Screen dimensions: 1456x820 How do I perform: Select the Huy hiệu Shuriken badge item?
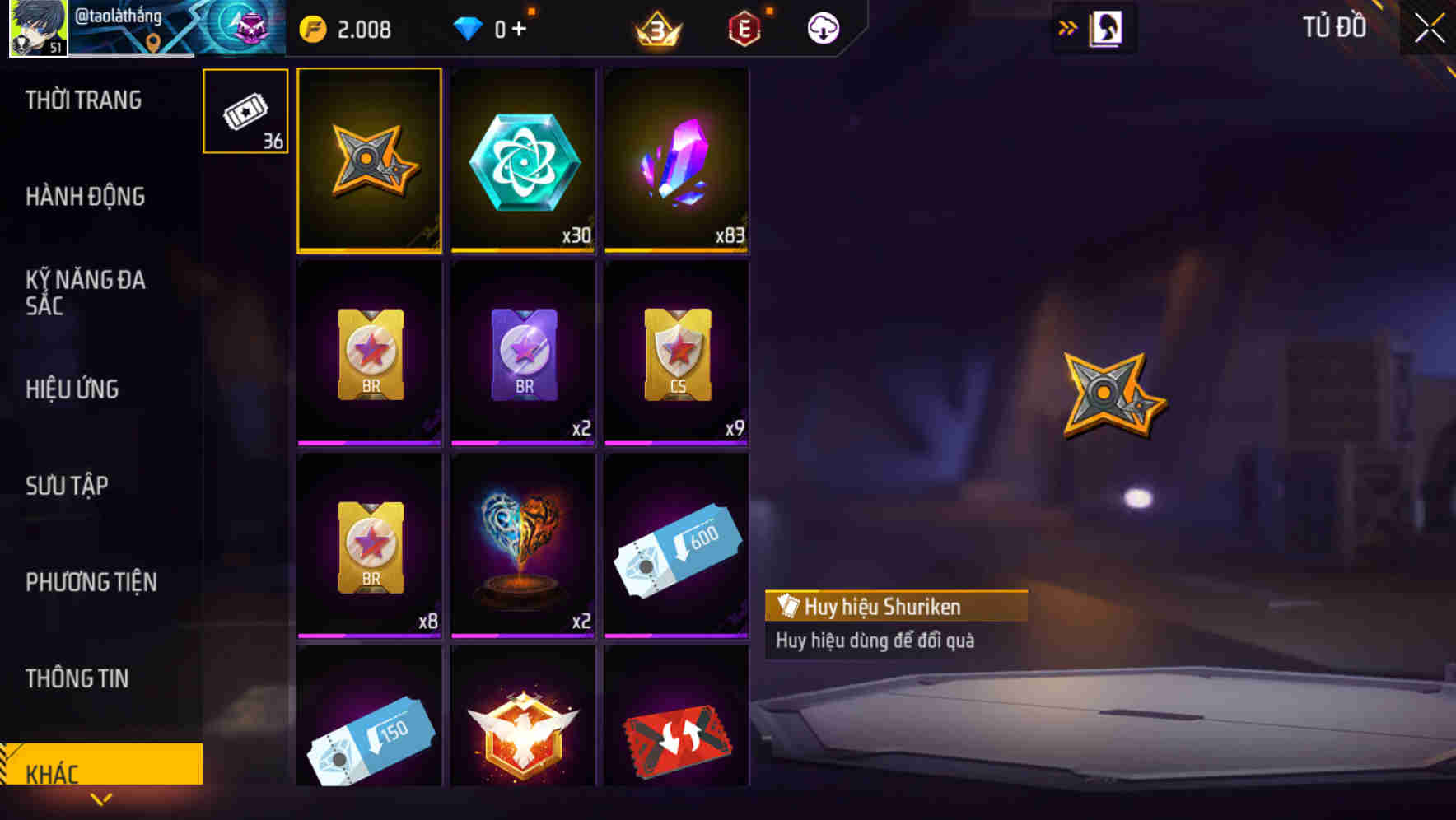click(369, 161)
